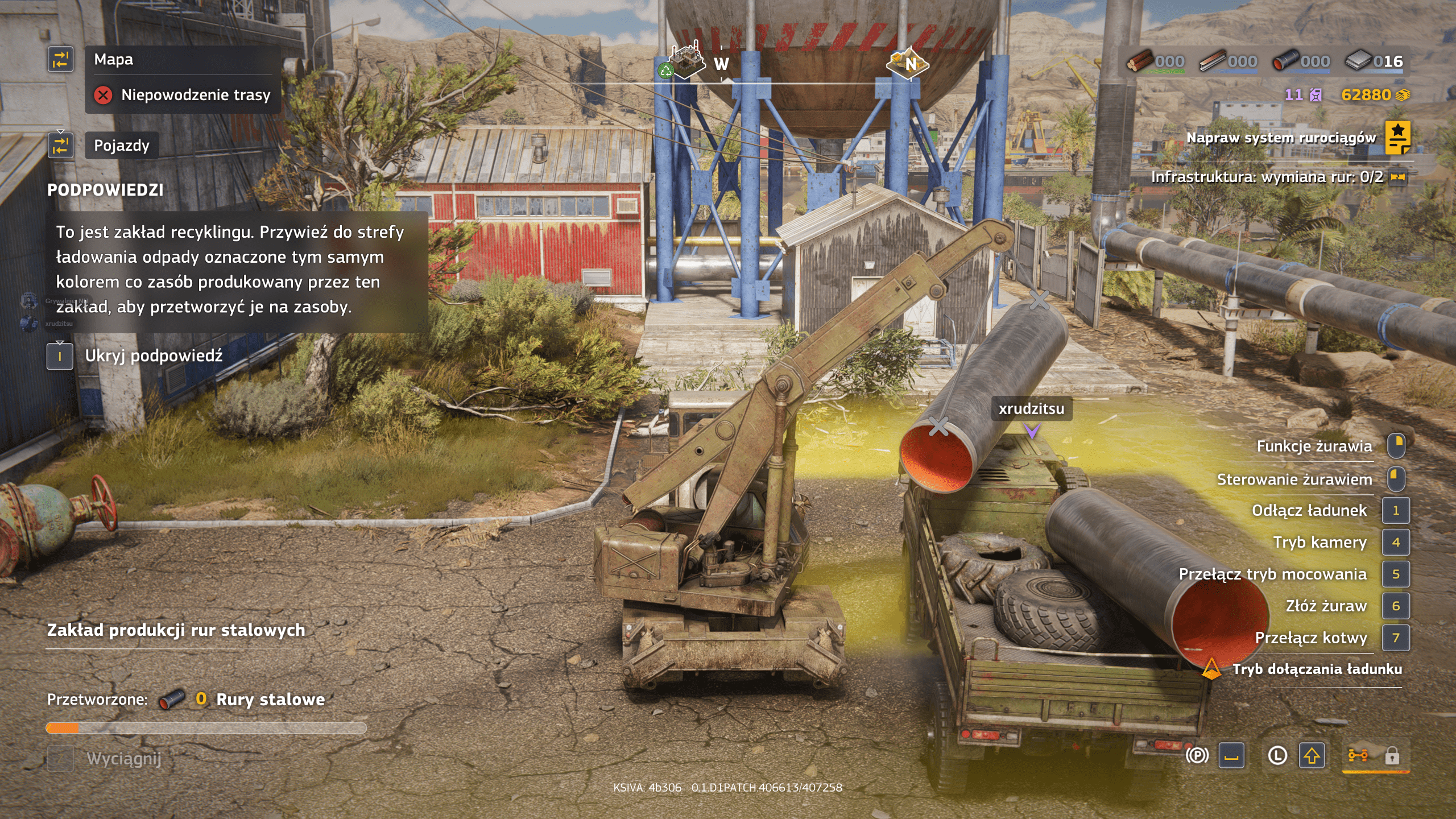Image resolution: width=1456 pixels, height=819 pixels.
Task: Select the base marker near compass N
Action: (x=907, y=63)
